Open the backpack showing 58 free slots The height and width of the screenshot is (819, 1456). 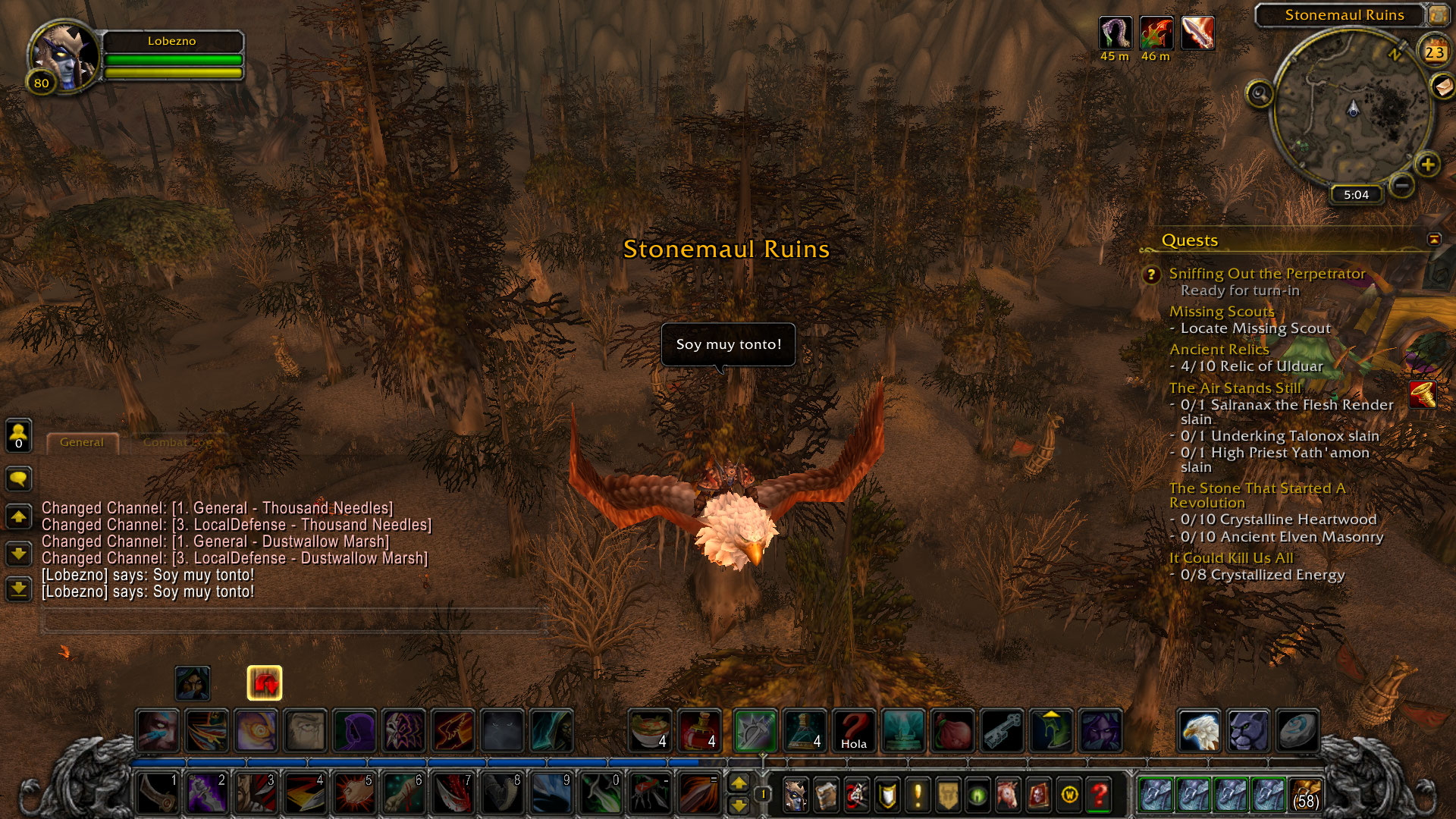click(1305, 795)
